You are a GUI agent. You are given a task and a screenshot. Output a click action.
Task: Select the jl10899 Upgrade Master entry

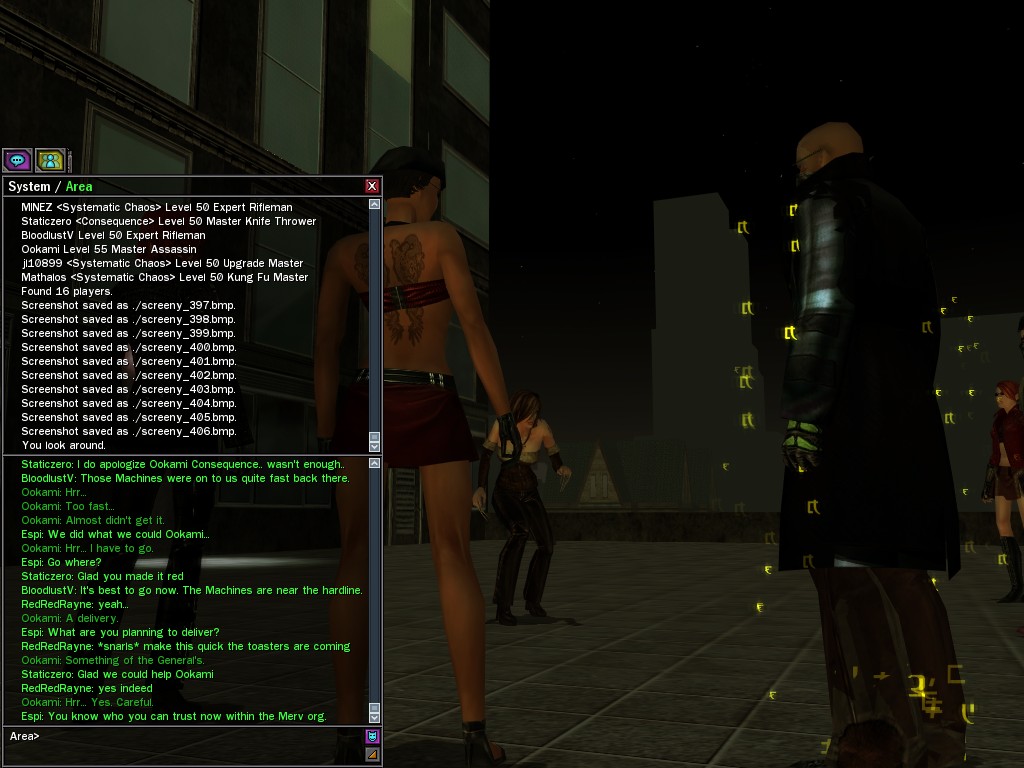[x=162, y=263]
